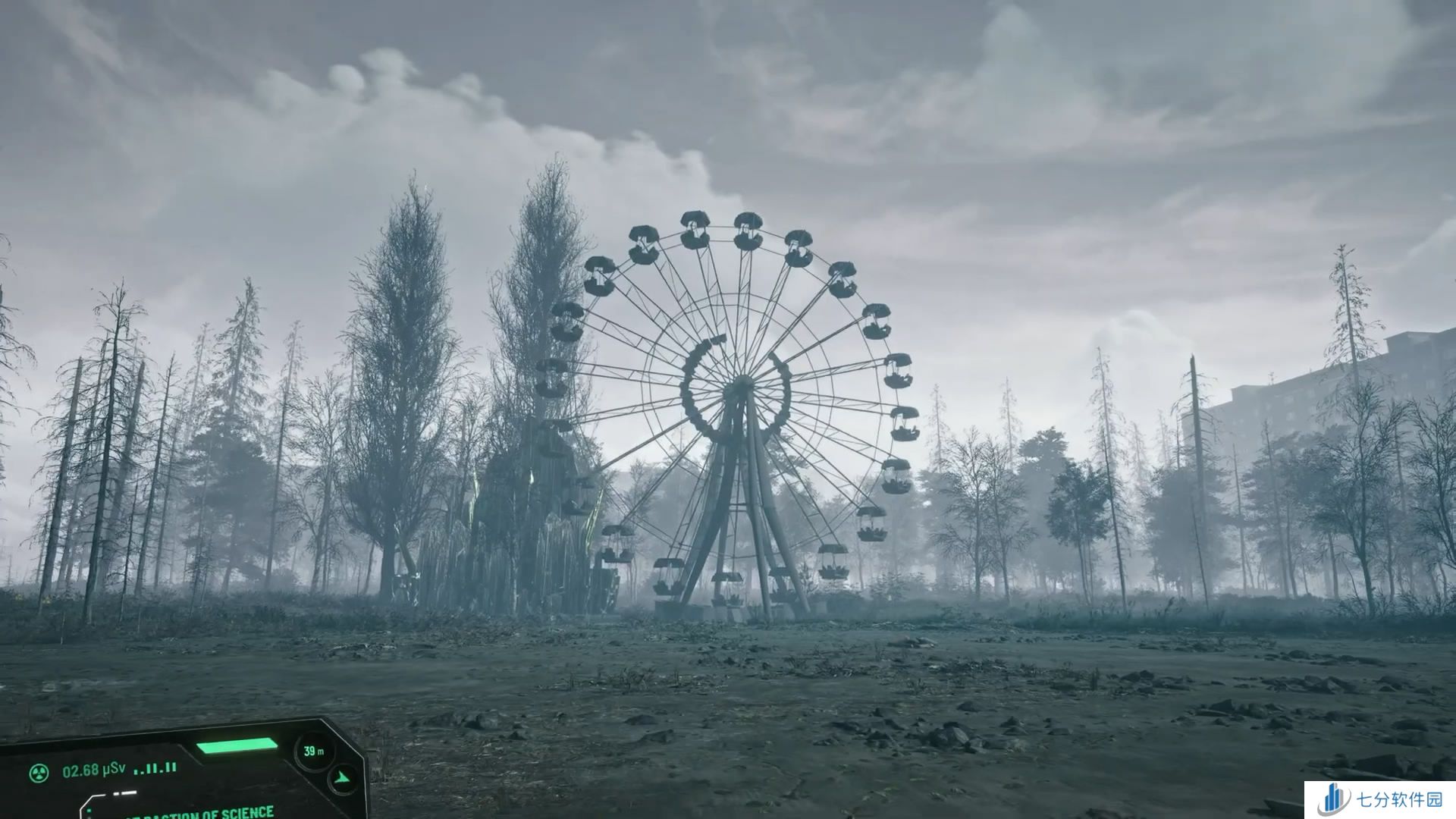This screenshot has width=1456, height=819.
Task: Click the radiation trefoil icon on the scanner
Action: (39, 773)
